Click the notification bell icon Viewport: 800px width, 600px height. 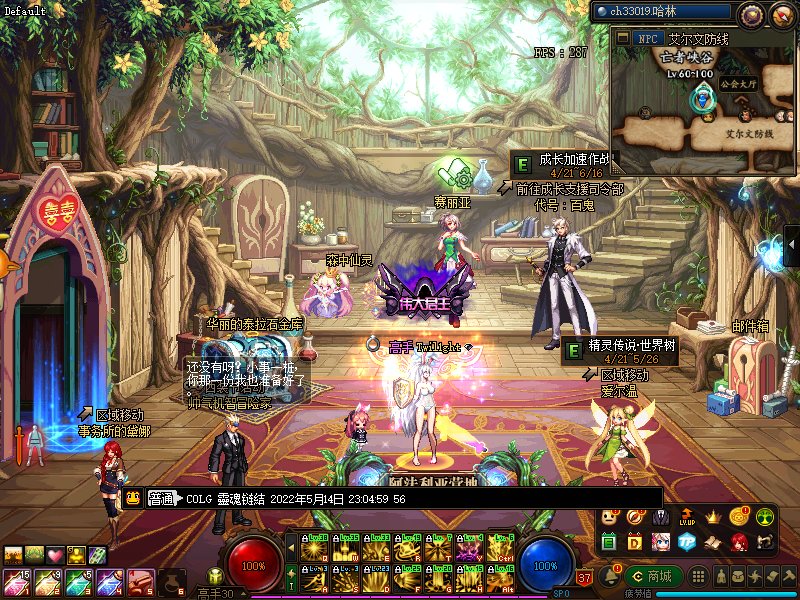(x=608, y=576)
